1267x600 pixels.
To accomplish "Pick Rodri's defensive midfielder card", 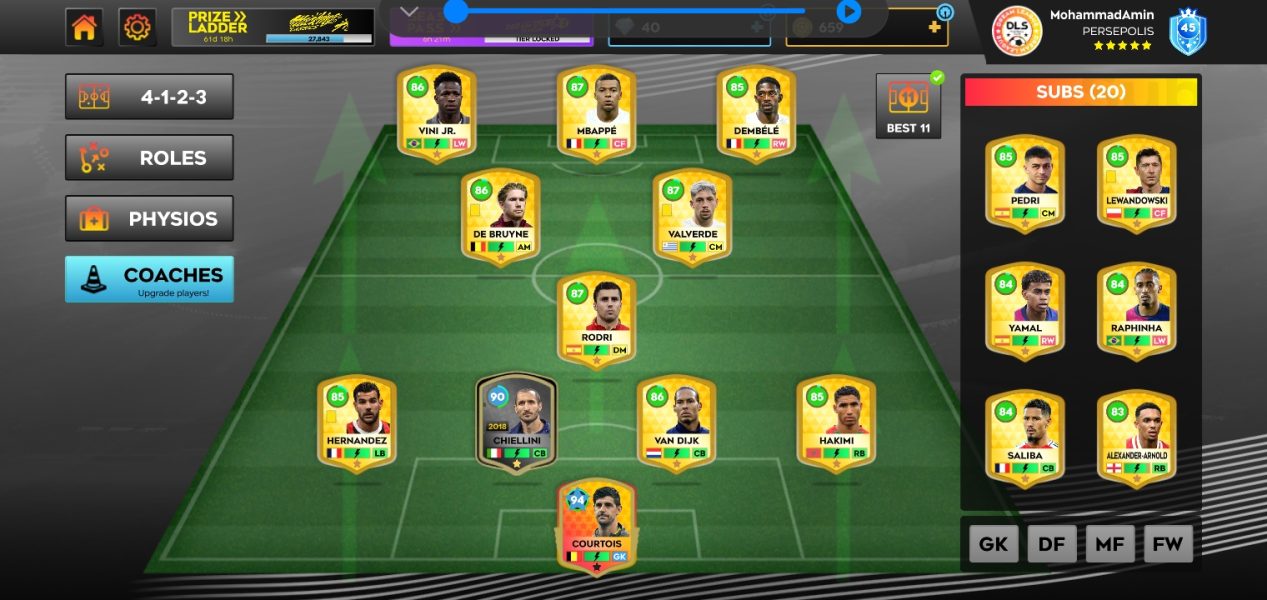I will coord(596,320).
